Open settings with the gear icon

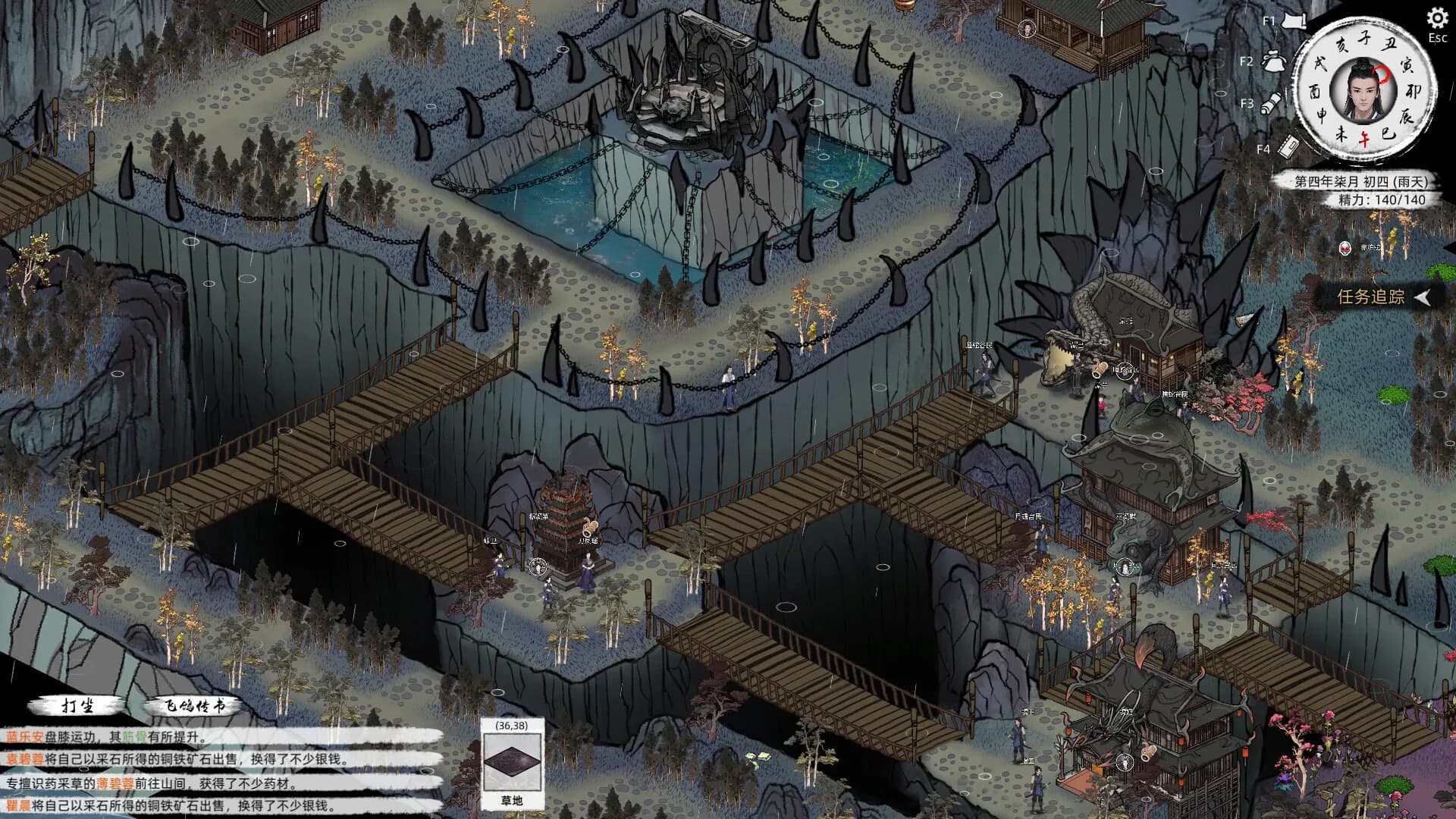click(1437, 18)
